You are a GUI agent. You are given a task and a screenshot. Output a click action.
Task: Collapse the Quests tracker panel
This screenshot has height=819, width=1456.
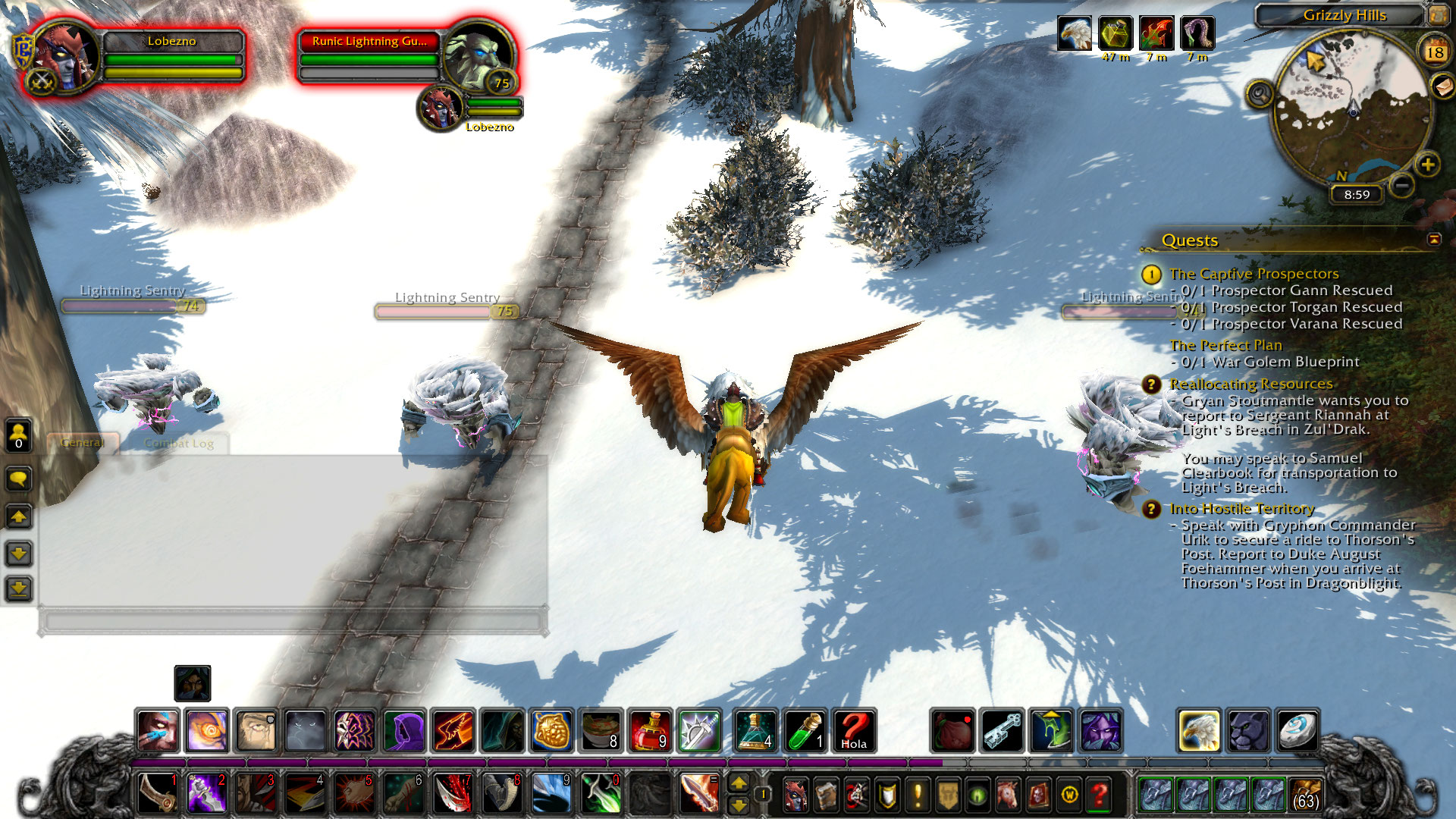point(1434,240)
